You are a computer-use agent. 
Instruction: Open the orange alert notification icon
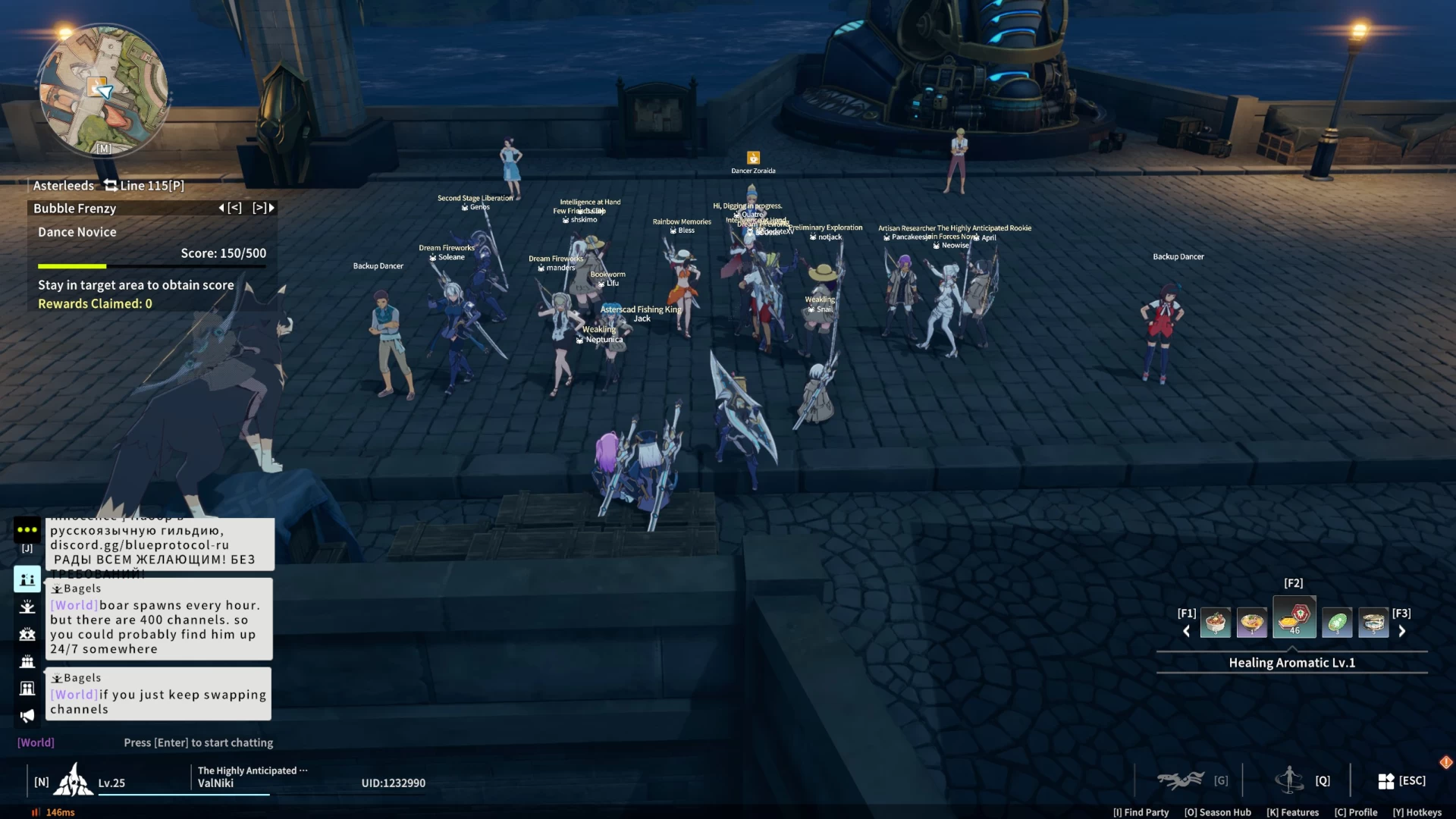[x=1445, y=762]
